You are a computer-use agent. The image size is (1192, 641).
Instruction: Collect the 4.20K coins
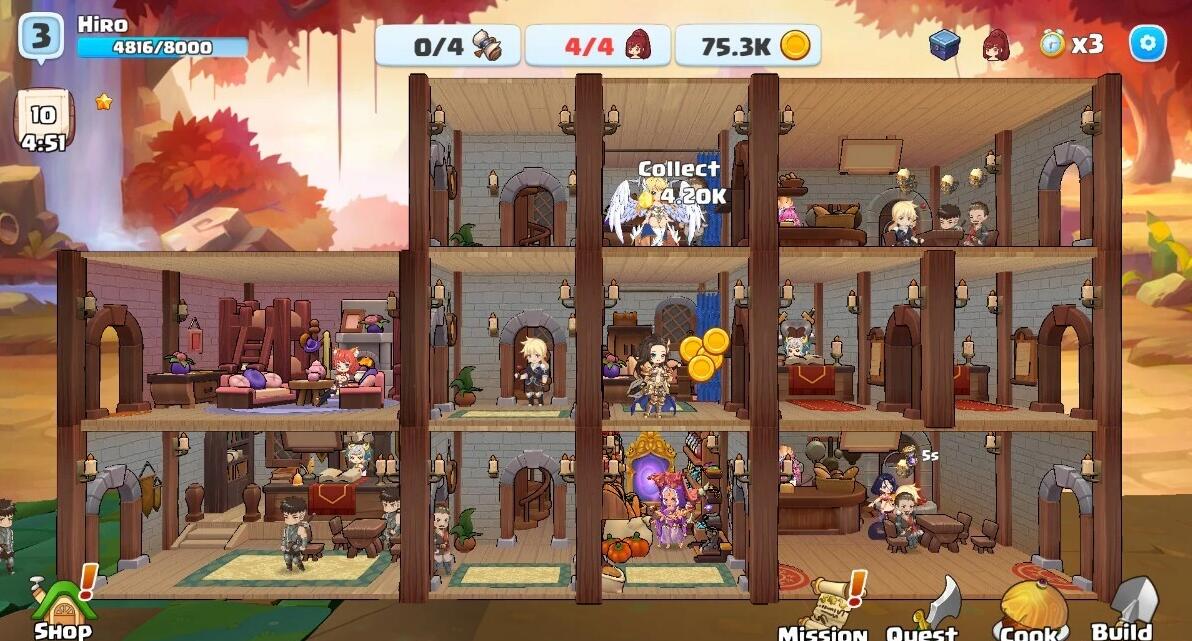pyautogui.click(x=682, y=184)
